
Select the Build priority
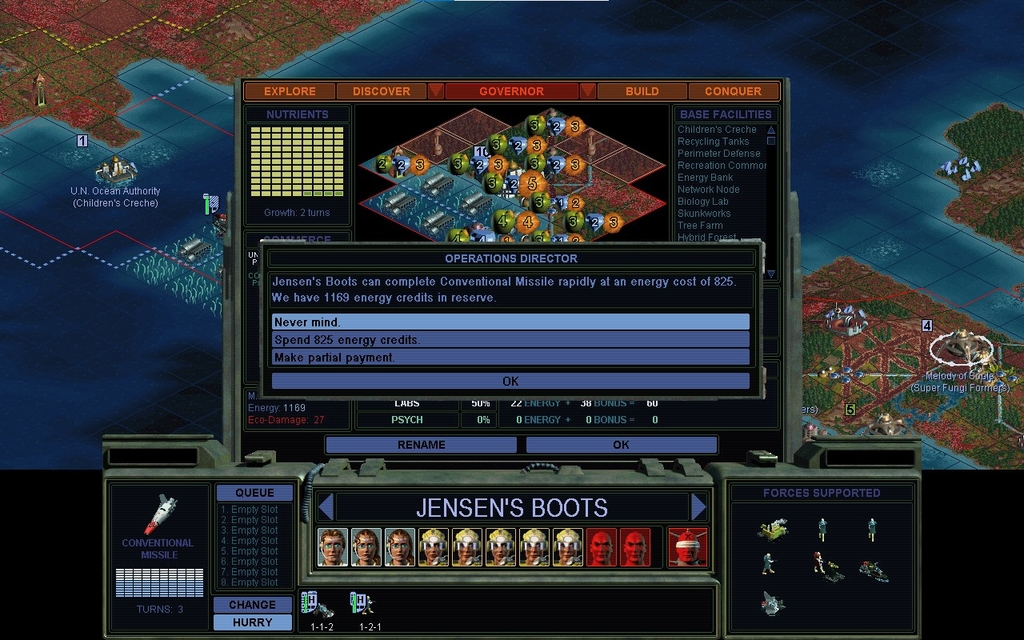click(642, 91)
